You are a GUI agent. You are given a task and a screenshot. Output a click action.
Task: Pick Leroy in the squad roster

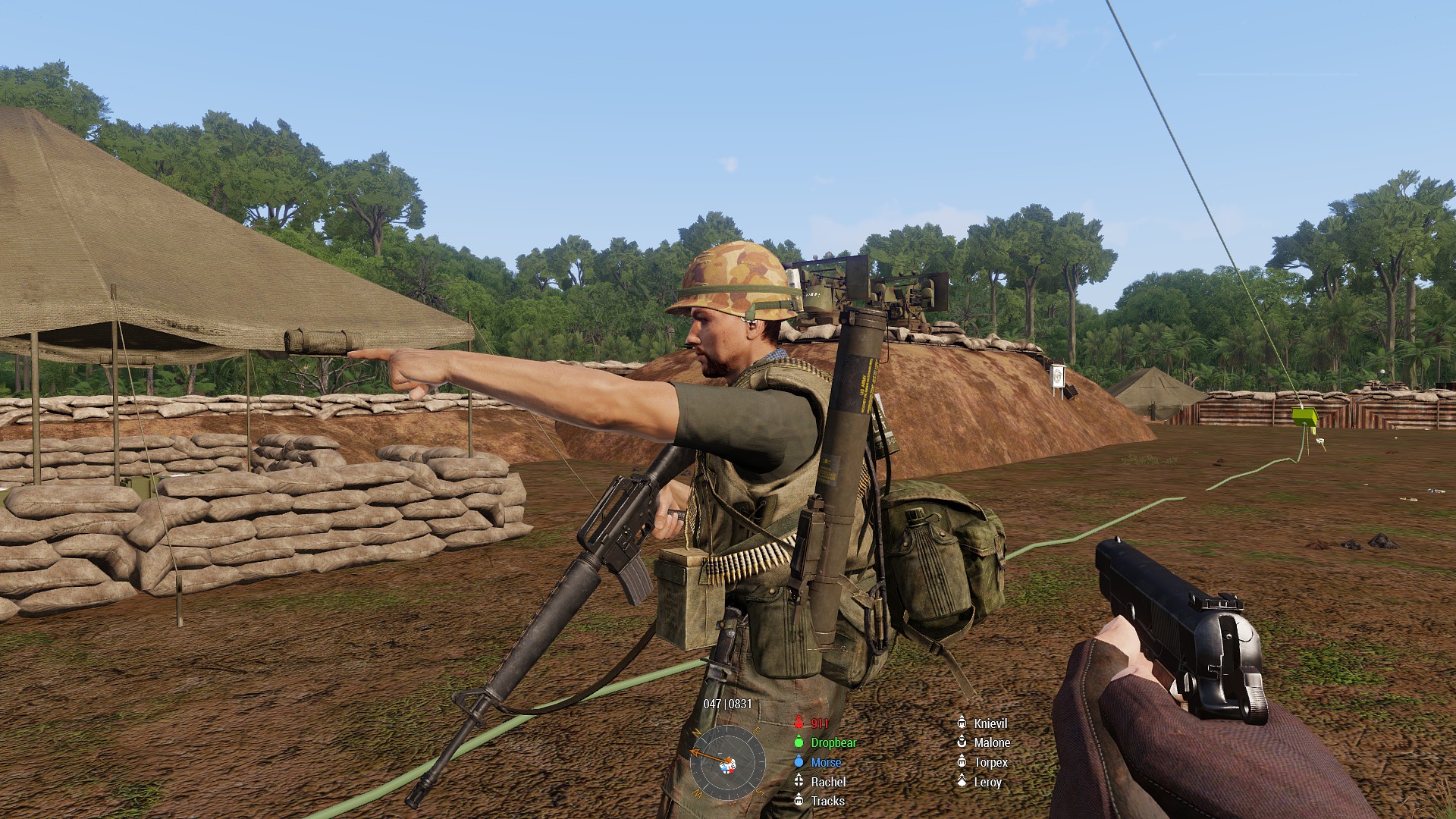[987, 782]
